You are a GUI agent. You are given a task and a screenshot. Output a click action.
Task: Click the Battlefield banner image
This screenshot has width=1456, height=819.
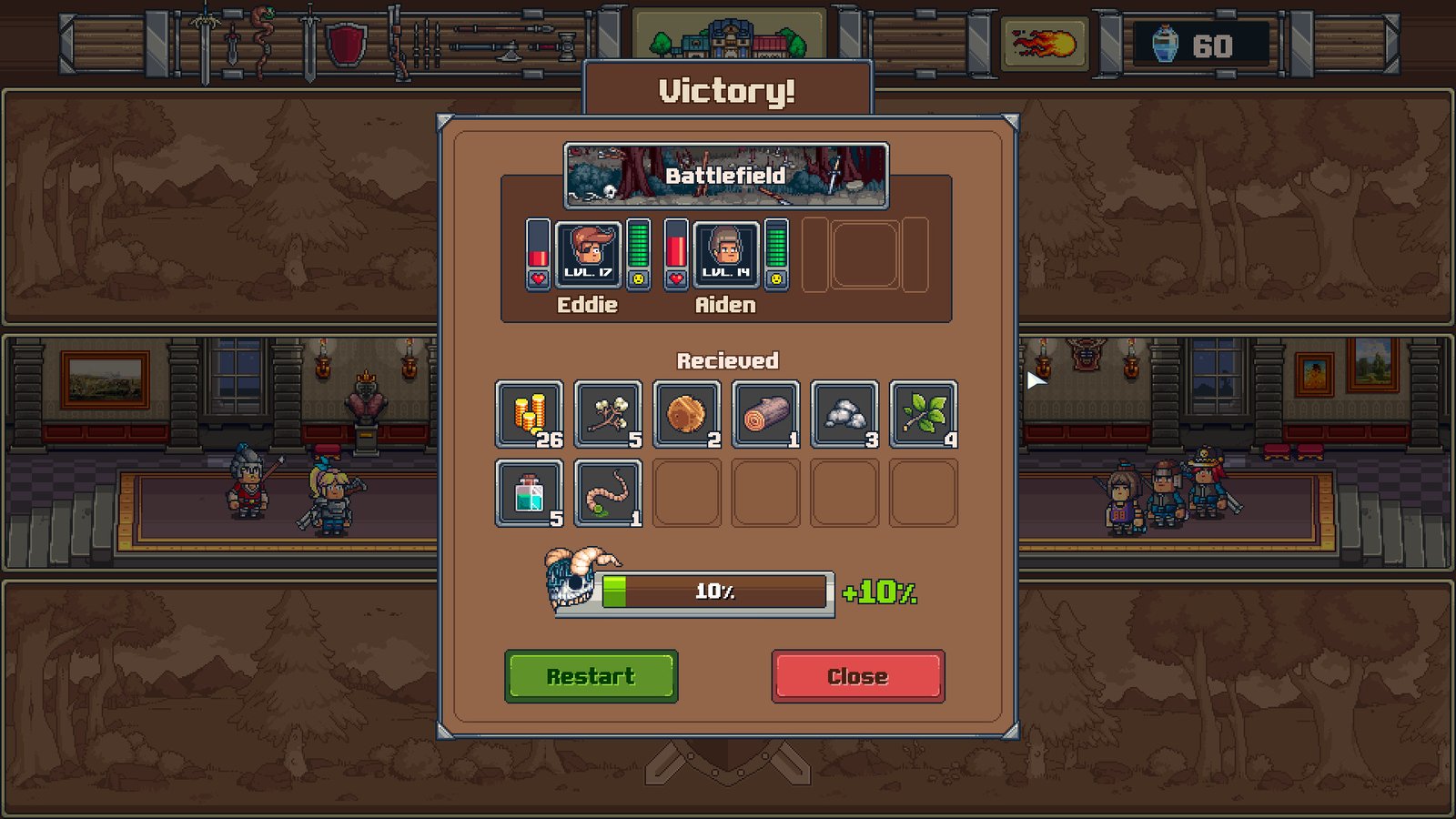coord(725,173)
